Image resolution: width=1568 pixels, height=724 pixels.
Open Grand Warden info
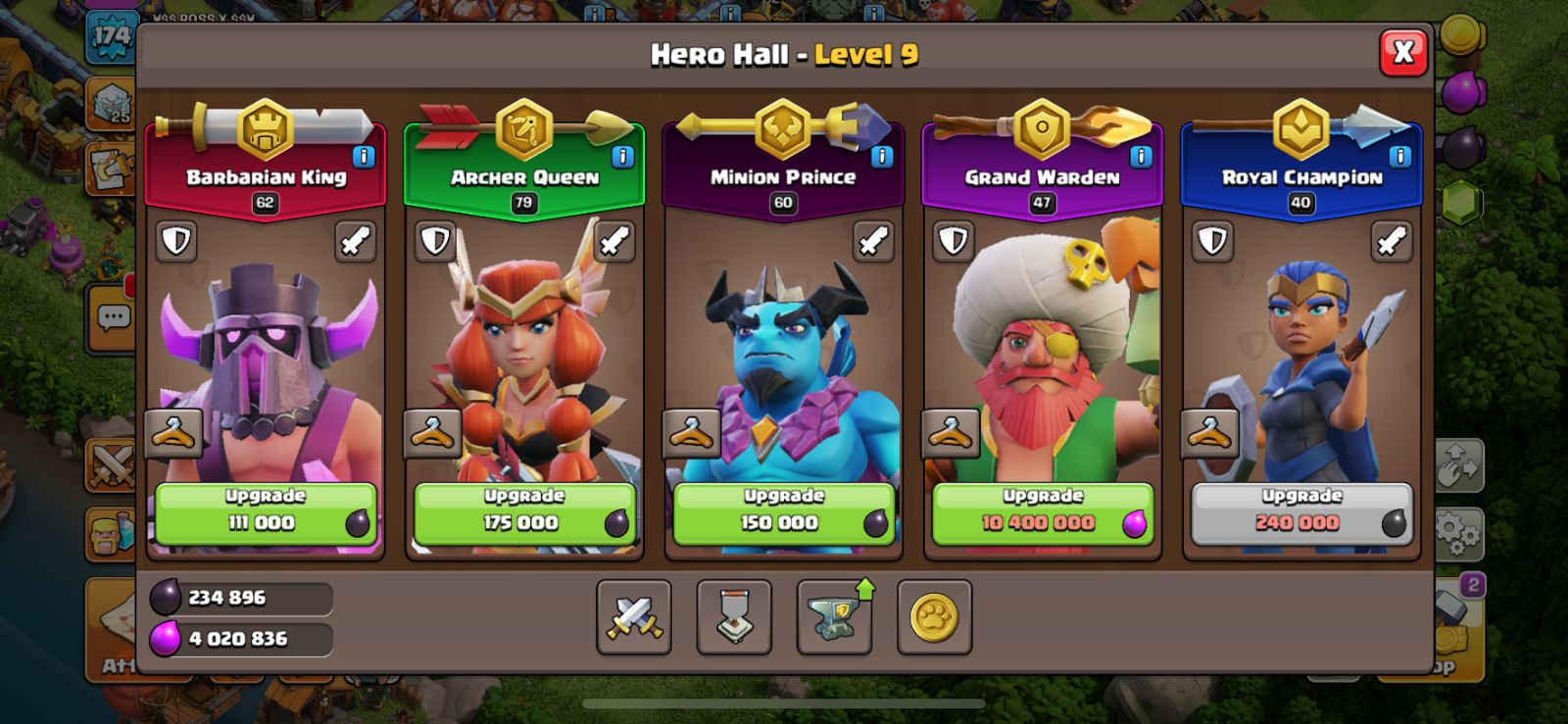point(1141,157)
